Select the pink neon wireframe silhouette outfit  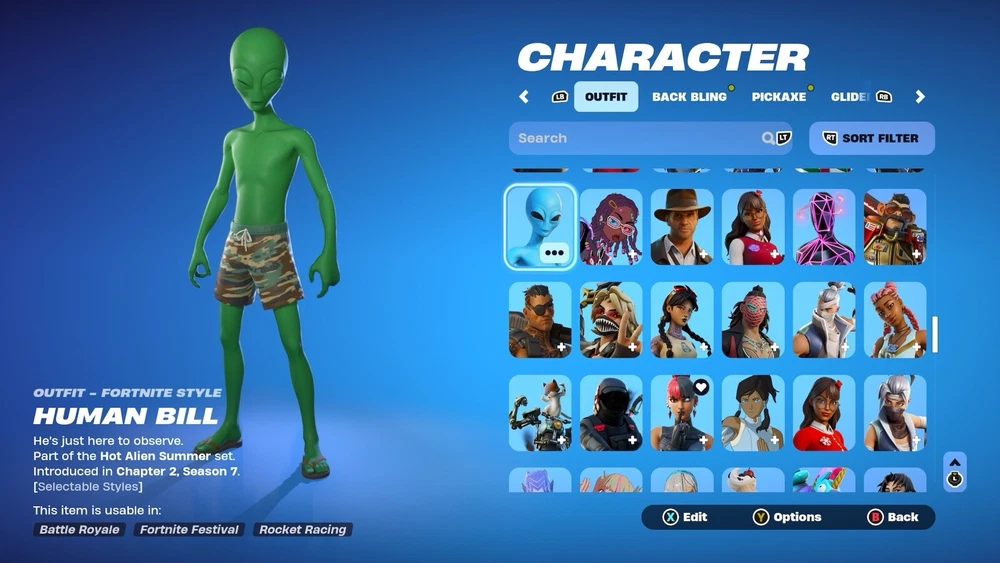(824, 226)
